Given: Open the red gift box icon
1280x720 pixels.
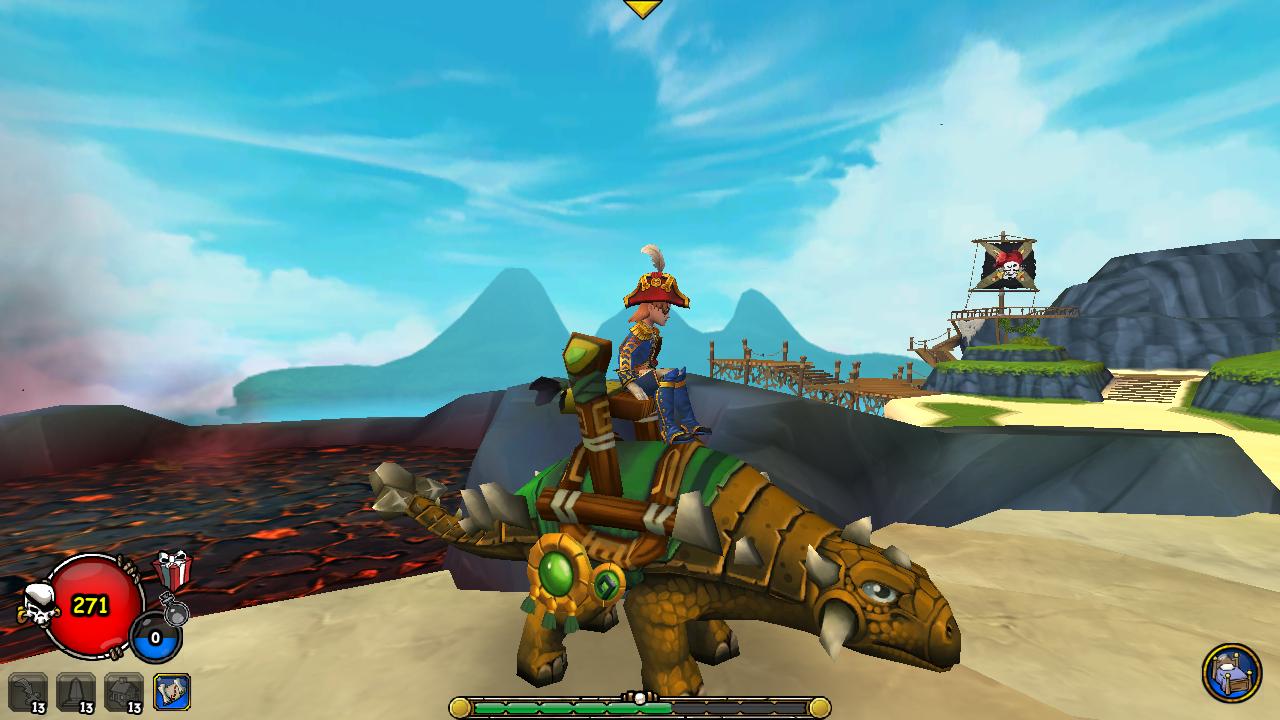Looking at the screenshot, I should [x=172, y=571].
